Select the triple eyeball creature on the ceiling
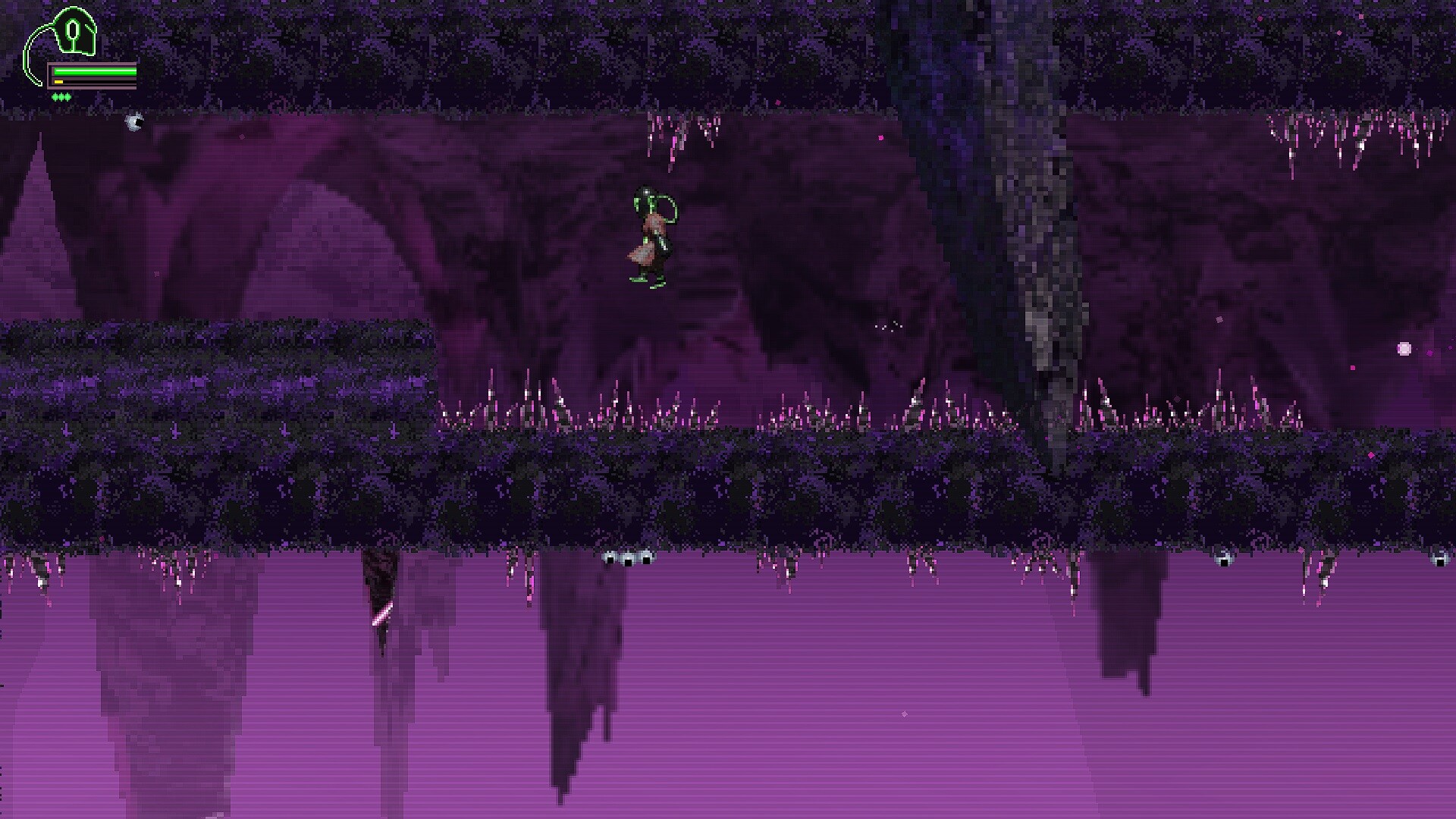This screenshot has height=819, width=1456. tap(628, 560)
